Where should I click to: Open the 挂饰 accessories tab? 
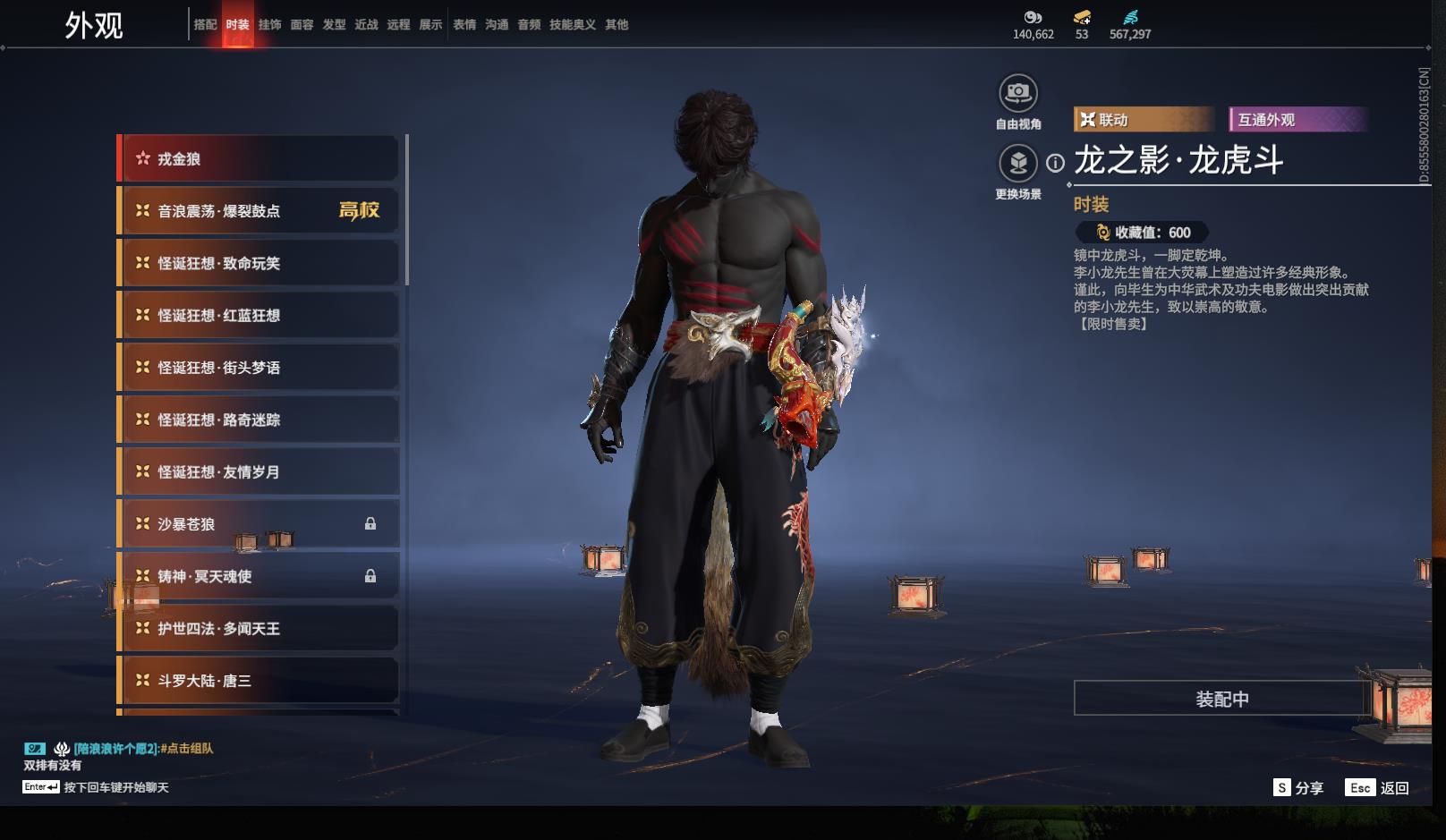point(269,25)
